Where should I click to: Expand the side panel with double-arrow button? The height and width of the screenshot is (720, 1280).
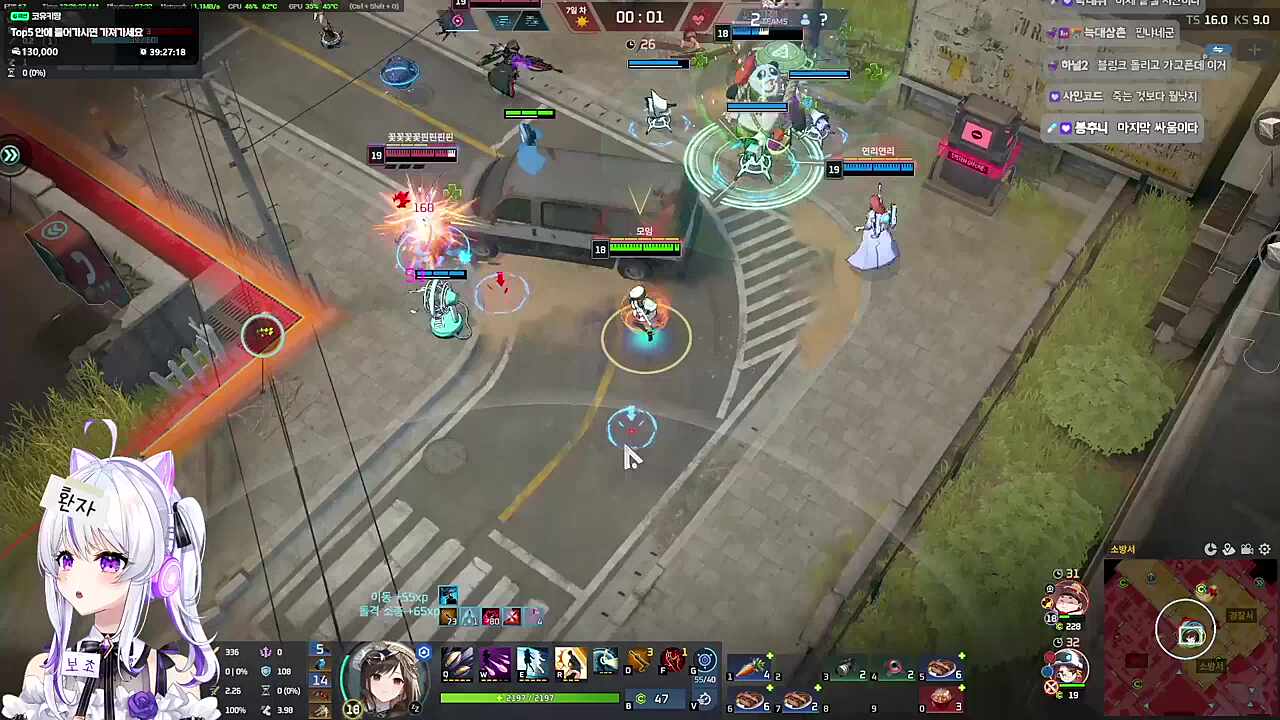(x=11, y=155)
